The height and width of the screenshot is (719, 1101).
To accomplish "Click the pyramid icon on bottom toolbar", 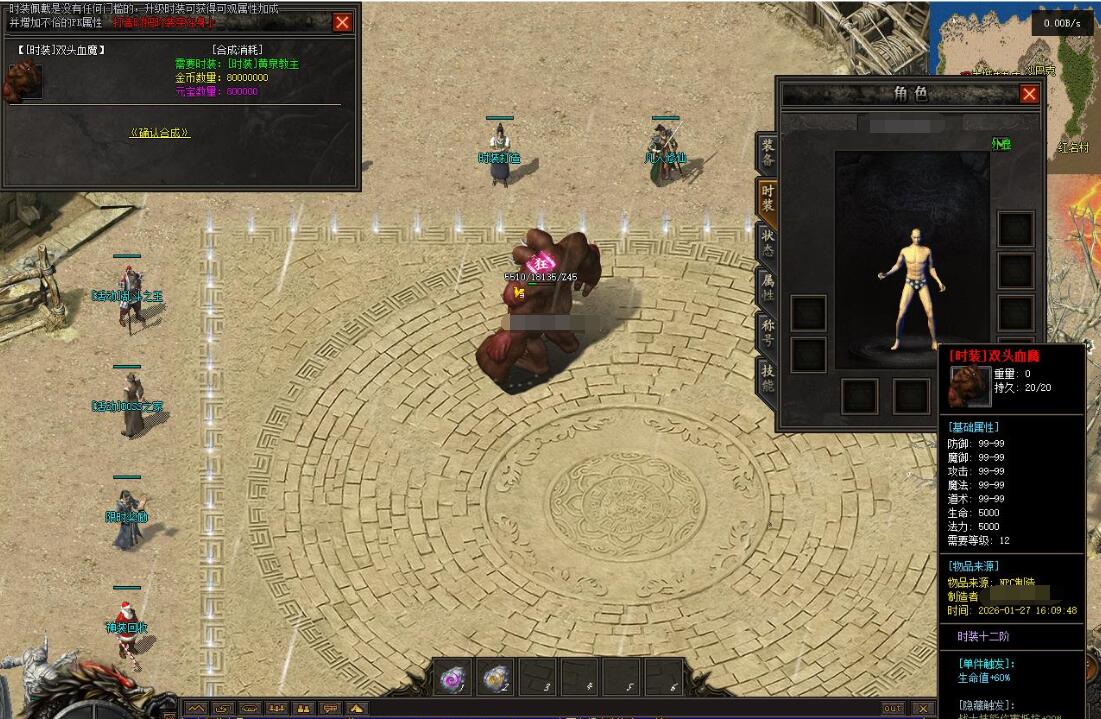I will 355,708.
